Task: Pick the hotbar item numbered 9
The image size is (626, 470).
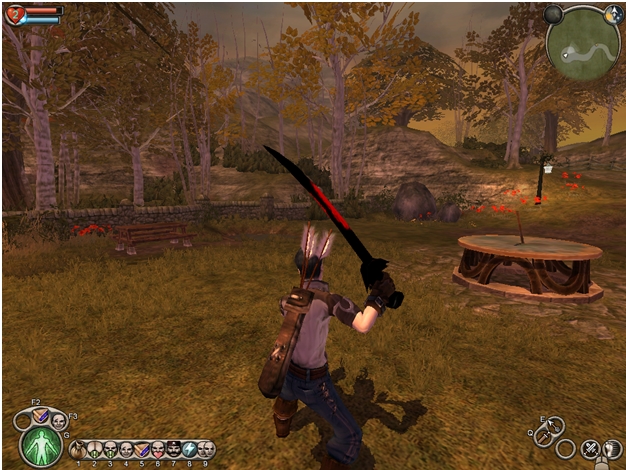Action: 206,449
